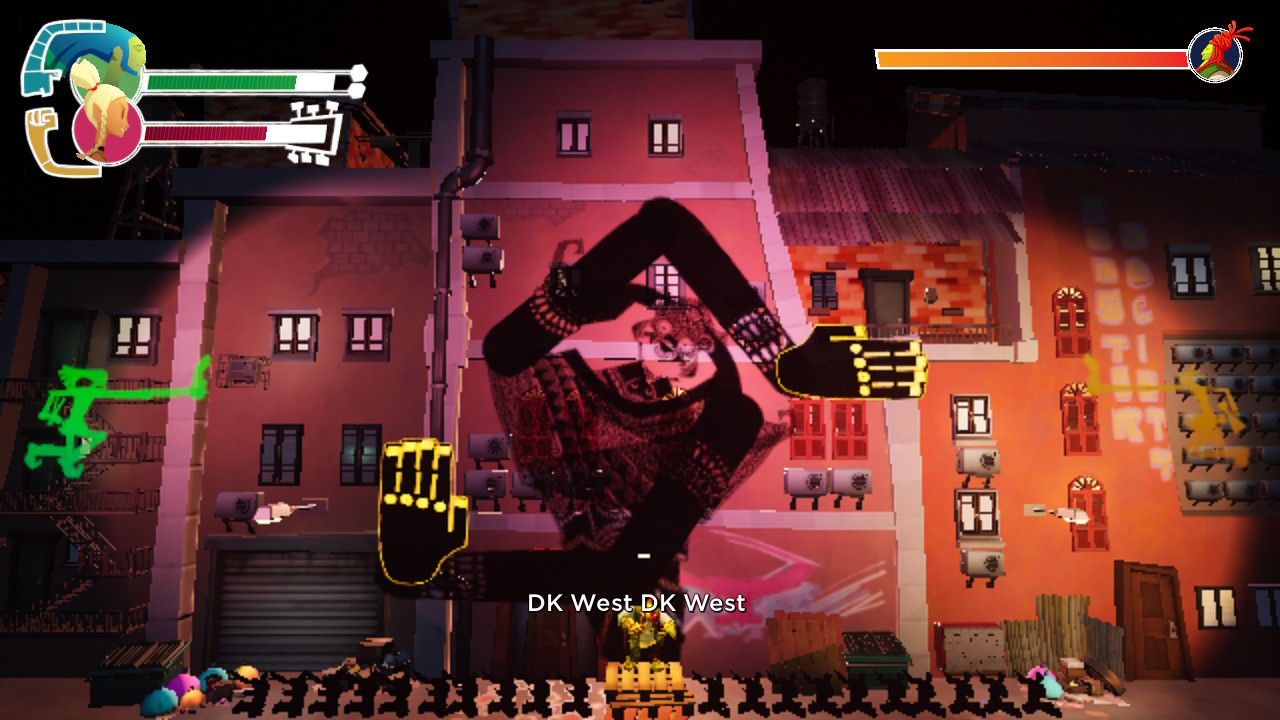The image size is (1280, 720).
Task: Select the blonde character portrait on pink circle
Action: pos(106,132)
